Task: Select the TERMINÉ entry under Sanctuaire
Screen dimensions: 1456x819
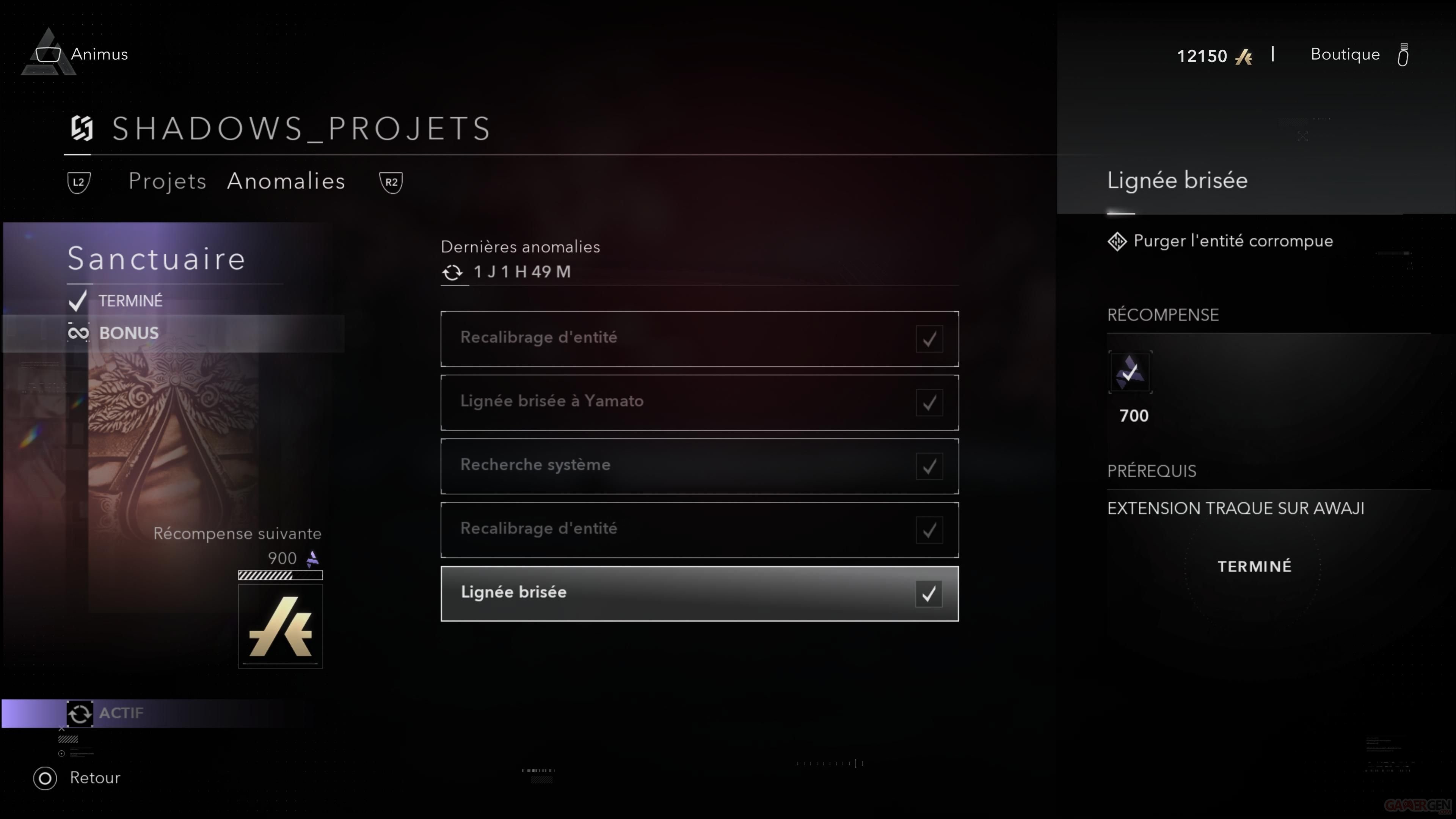Action: (130, 301)
